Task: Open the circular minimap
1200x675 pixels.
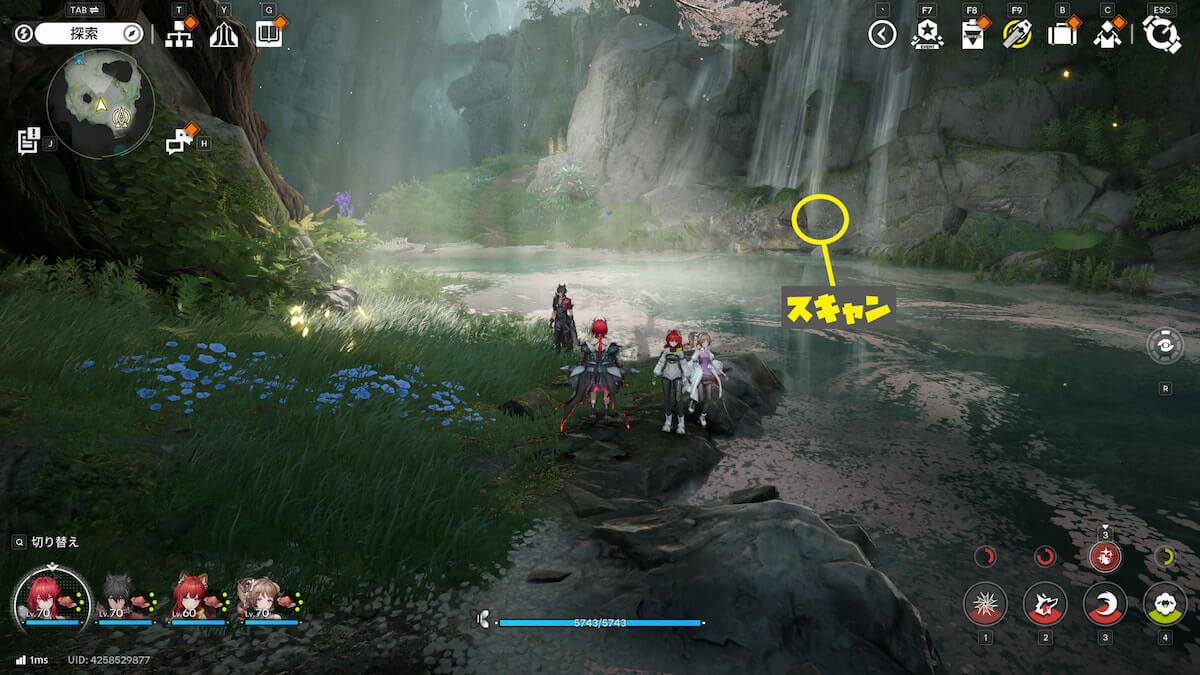Action: [100, 104]
